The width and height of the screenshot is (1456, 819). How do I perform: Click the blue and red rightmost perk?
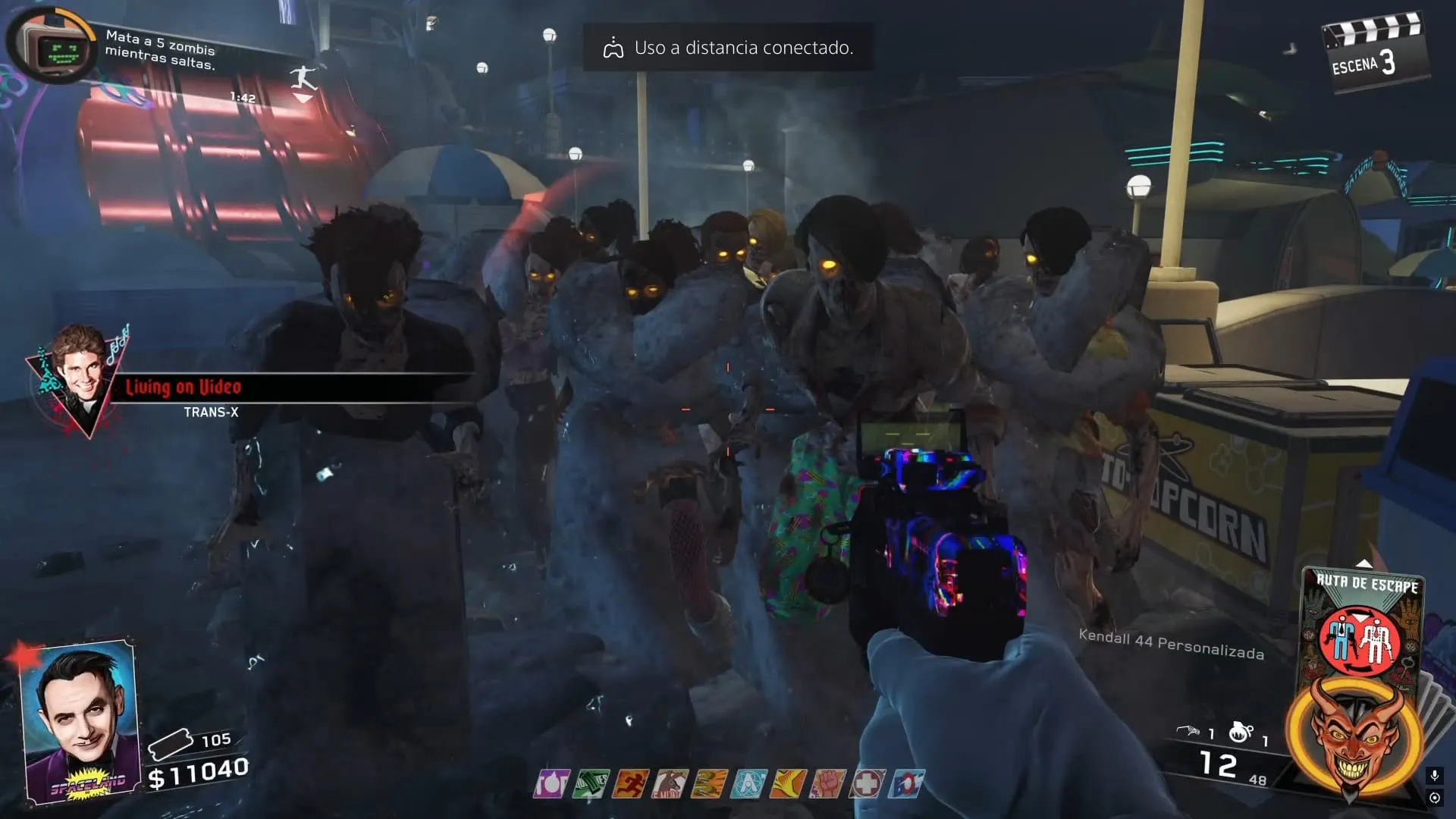coord(907,783)
